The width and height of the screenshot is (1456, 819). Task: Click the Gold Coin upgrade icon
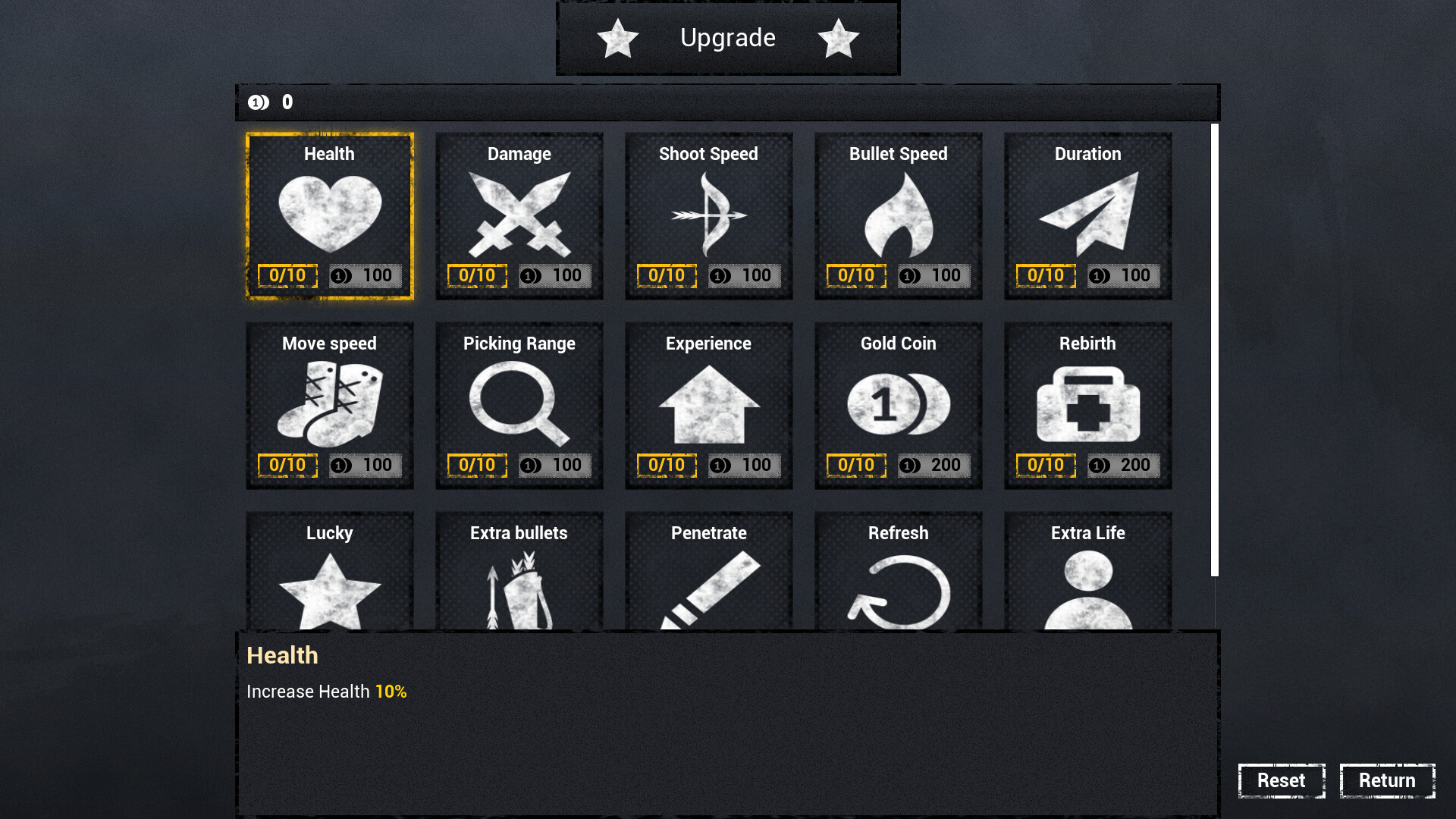click(898, 404)
